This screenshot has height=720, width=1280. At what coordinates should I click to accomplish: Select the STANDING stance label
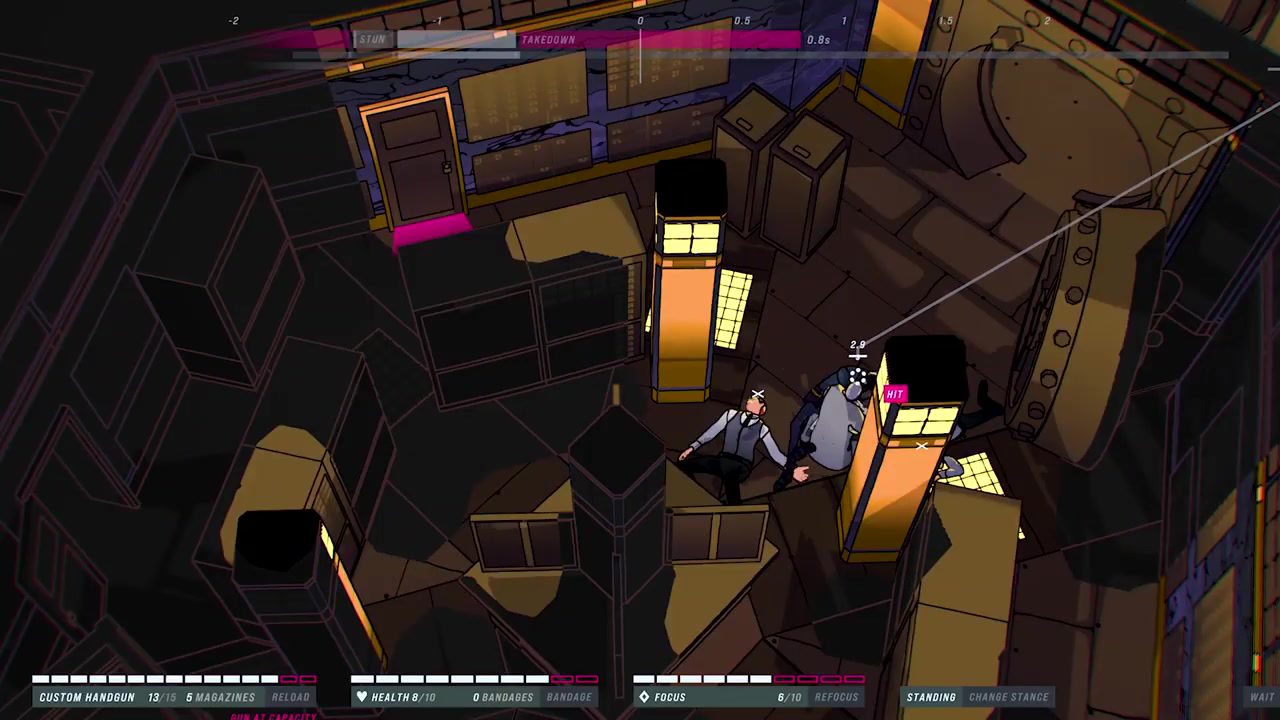pos(932,697)
